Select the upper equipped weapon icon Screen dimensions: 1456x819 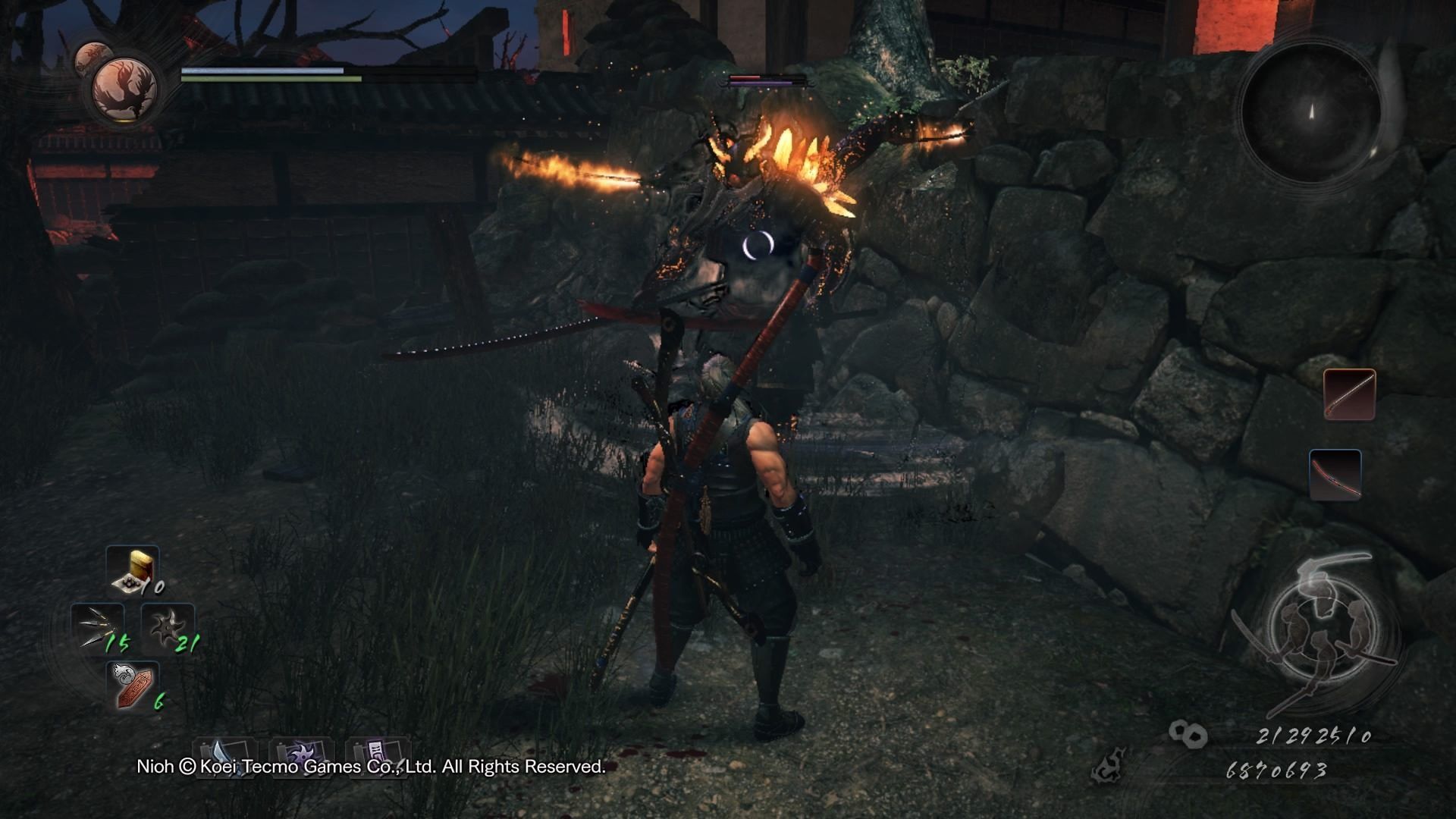point(1350,394)
